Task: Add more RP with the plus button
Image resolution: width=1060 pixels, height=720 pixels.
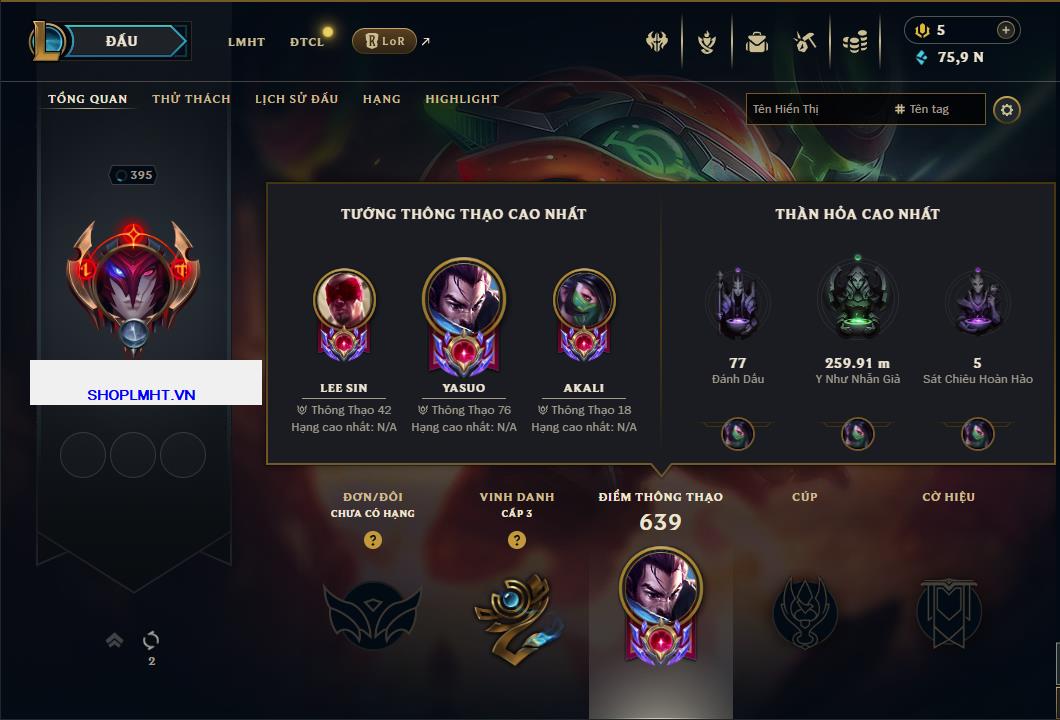Action: 1006,30
